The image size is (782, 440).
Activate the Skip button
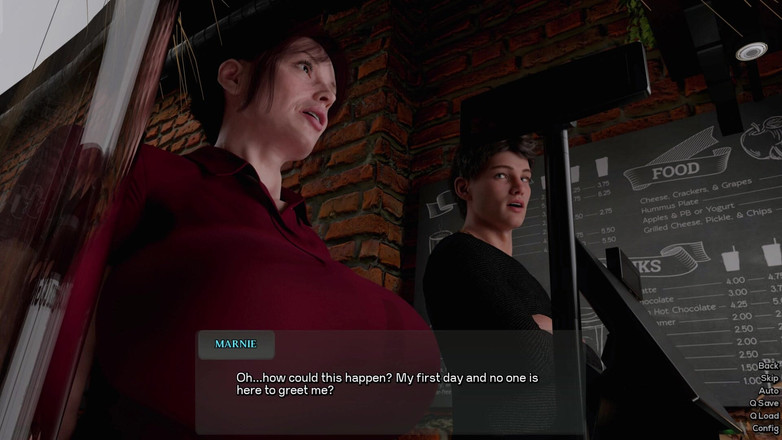pos(769,378)
